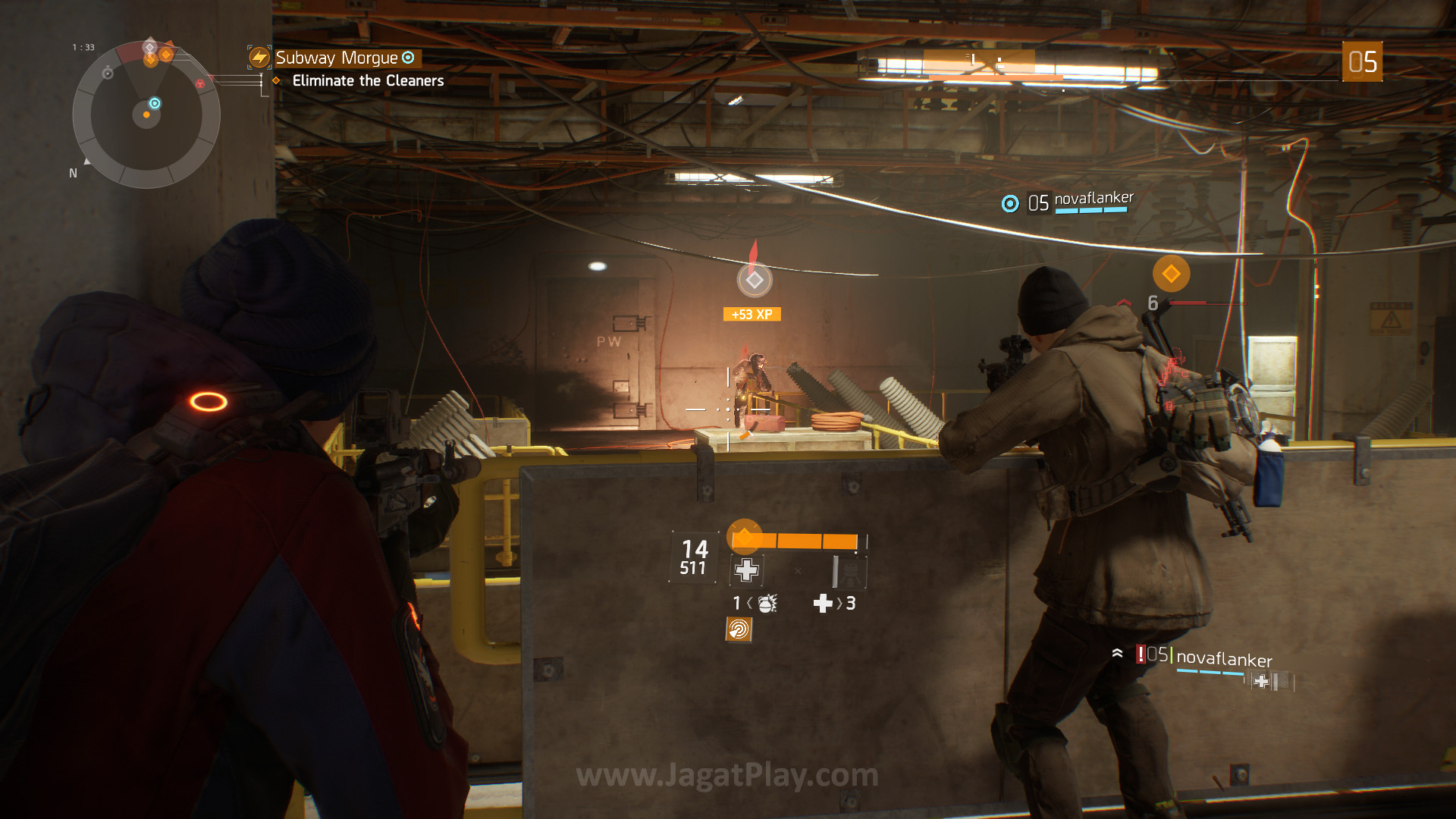Select the grenade icon
Screen dimensions: 1456x819
pyautogui.click(x=767, y=604)
